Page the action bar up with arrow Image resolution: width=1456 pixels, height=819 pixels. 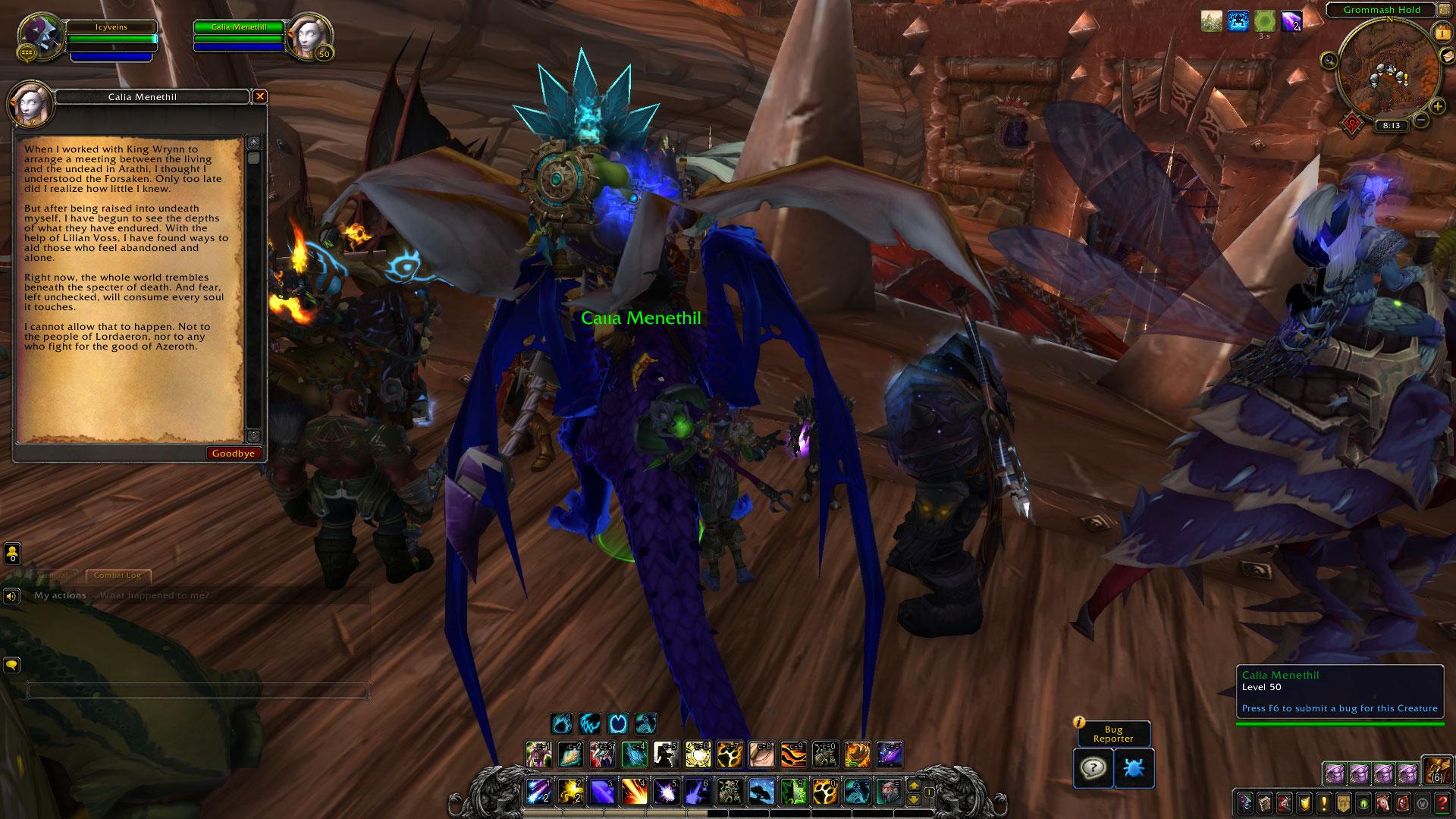[915, 786]
